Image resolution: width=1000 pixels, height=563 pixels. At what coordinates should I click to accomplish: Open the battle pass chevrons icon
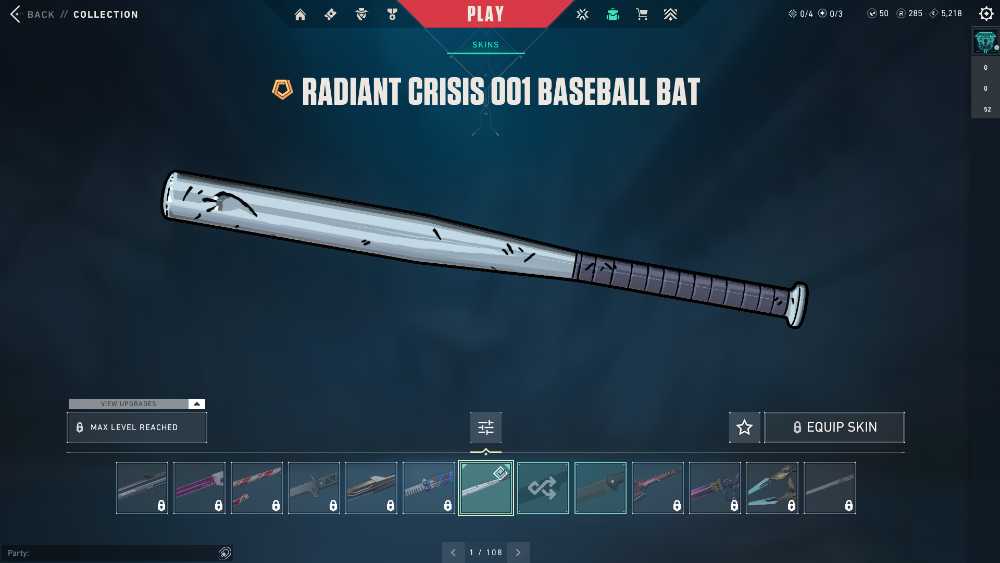pyautogui.click(x=670, y=15)
